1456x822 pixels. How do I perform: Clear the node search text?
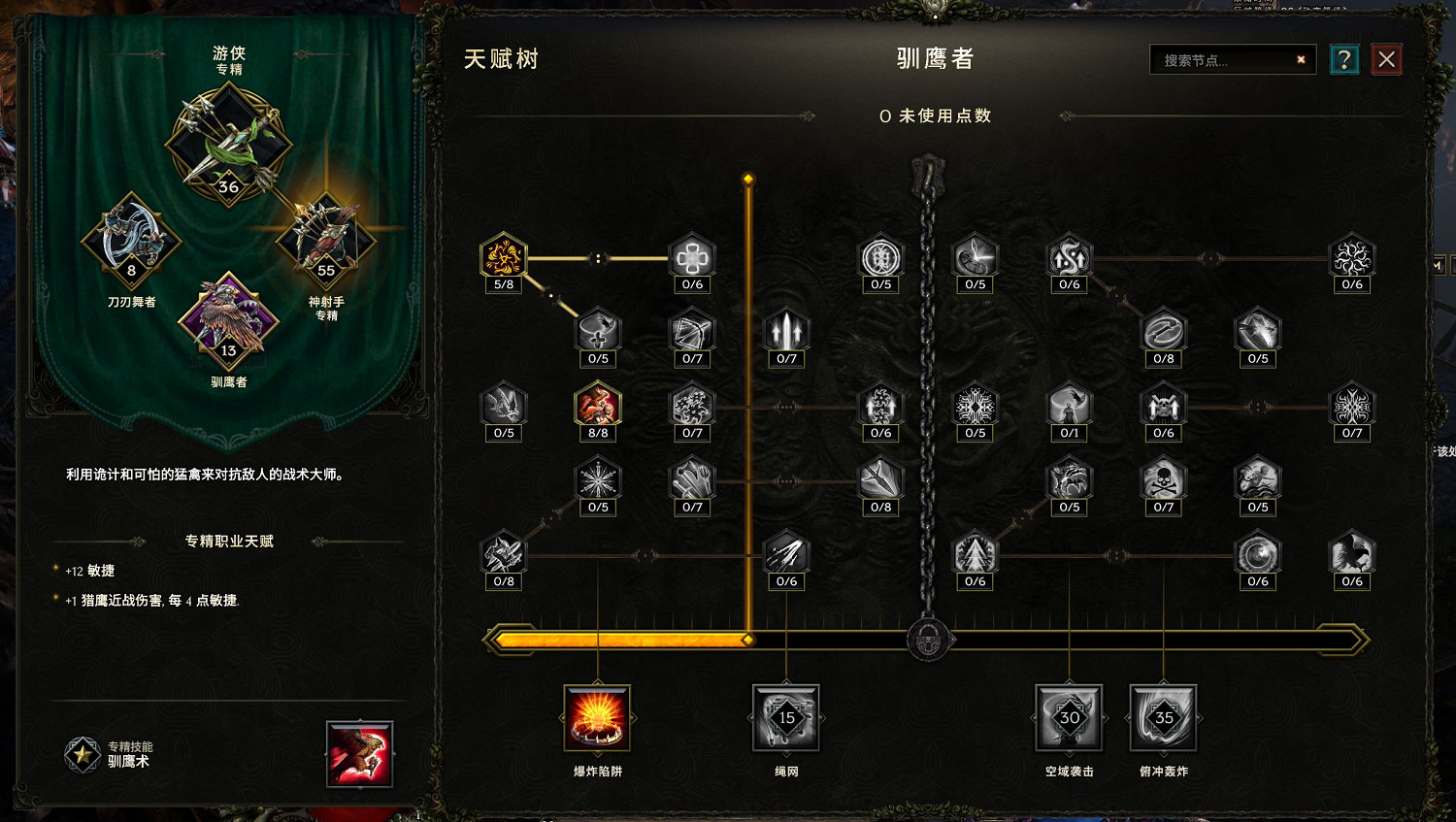pyautogui.click(x=1301, y=59)
